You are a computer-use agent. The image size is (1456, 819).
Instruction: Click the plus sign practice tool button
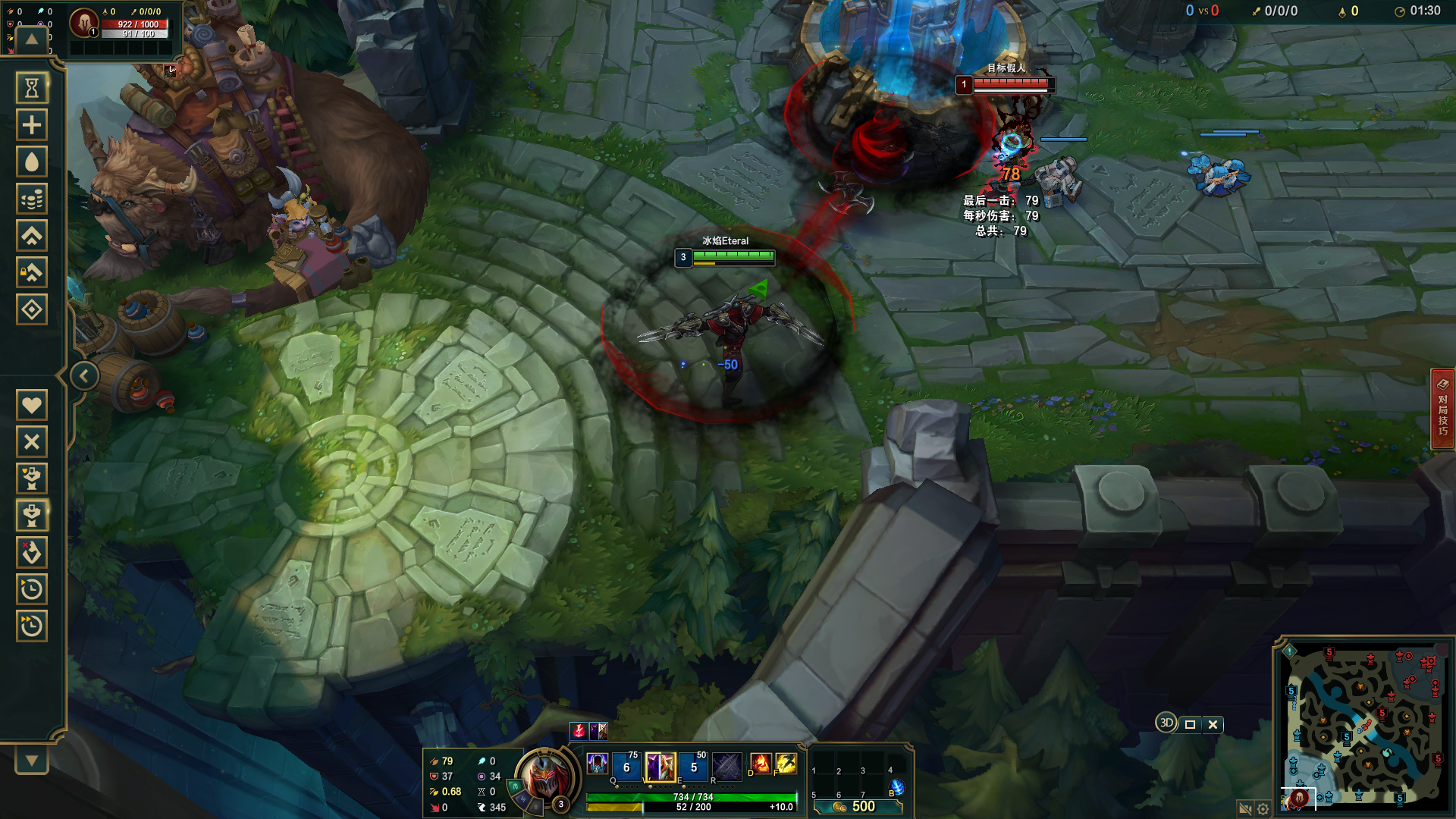point(32,125)
